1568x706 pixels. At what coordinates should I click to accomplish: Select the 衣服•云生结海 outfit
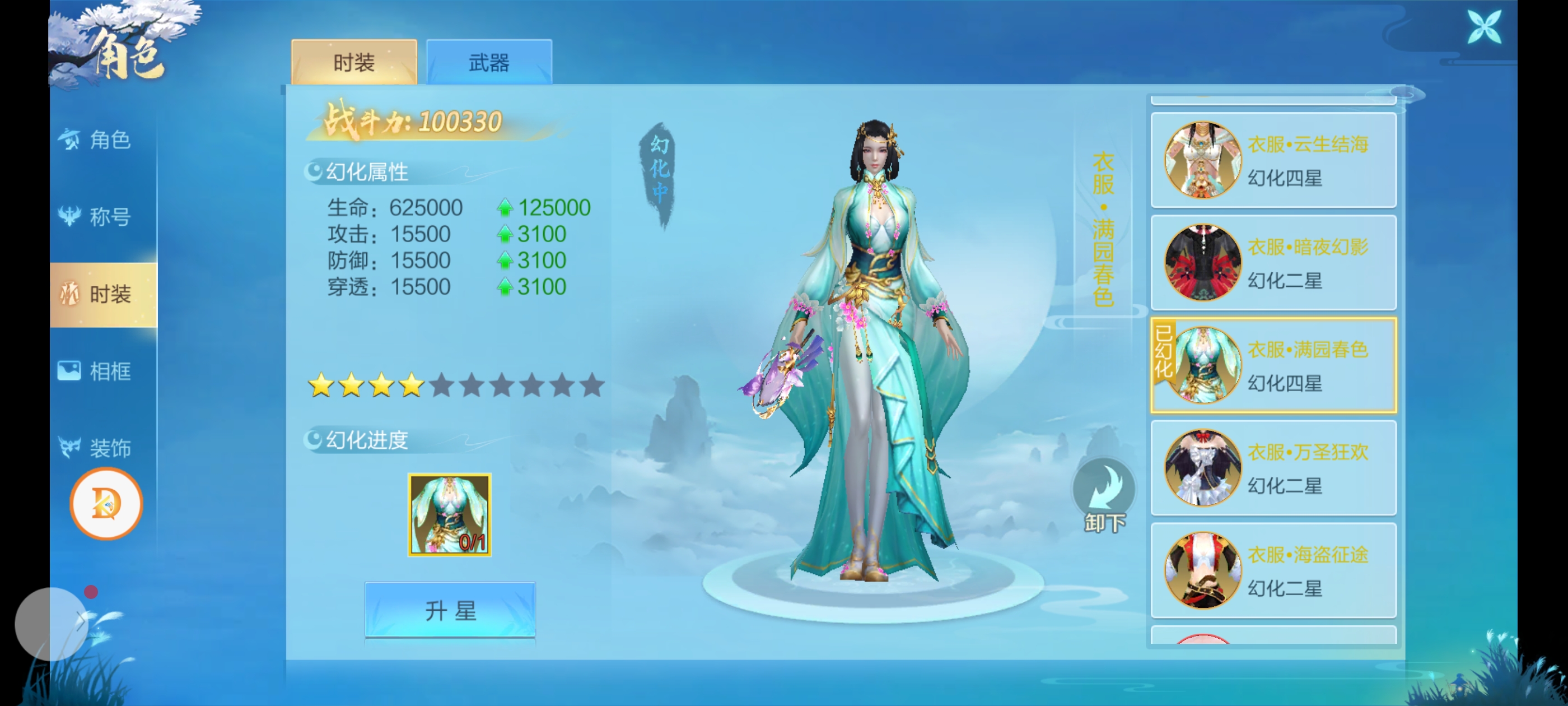coord(1273,160)
